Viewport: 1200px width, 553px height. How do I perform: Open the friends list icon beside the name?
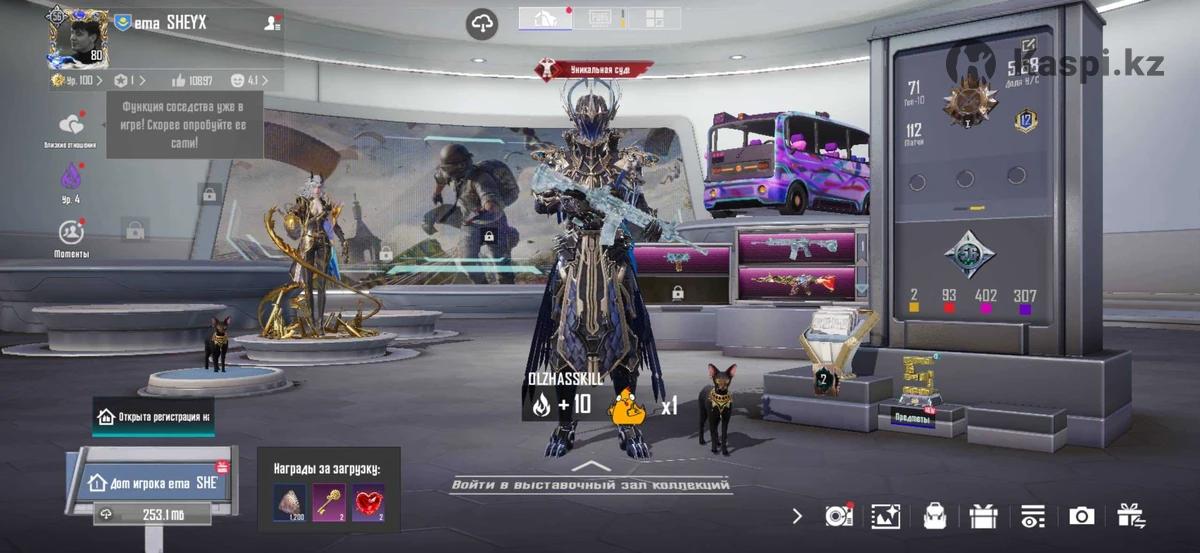point(271,24)
